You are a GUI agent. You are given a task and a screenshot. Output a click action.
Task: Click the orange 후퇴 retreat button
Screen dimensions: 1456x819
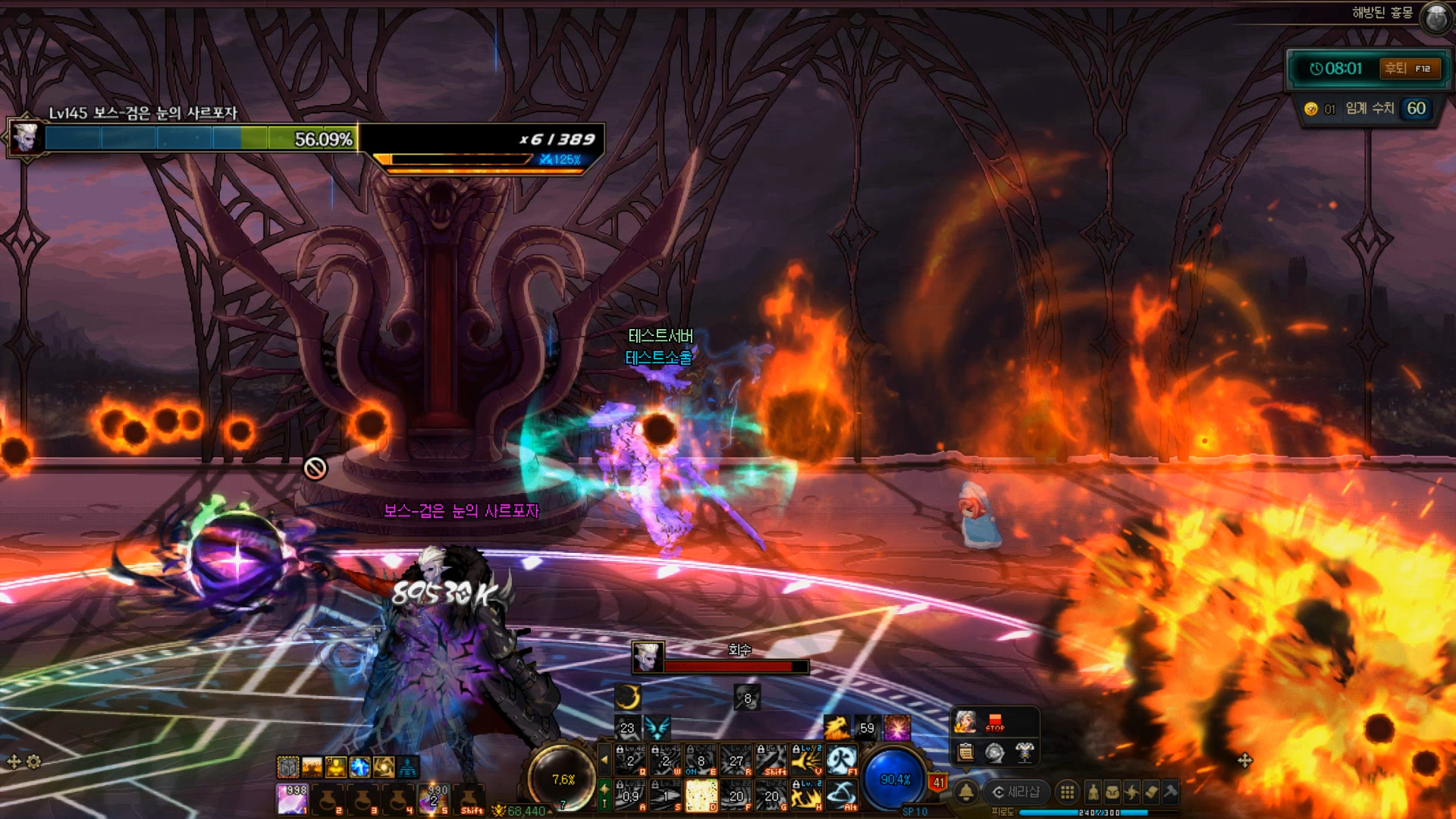point(1409,69)
